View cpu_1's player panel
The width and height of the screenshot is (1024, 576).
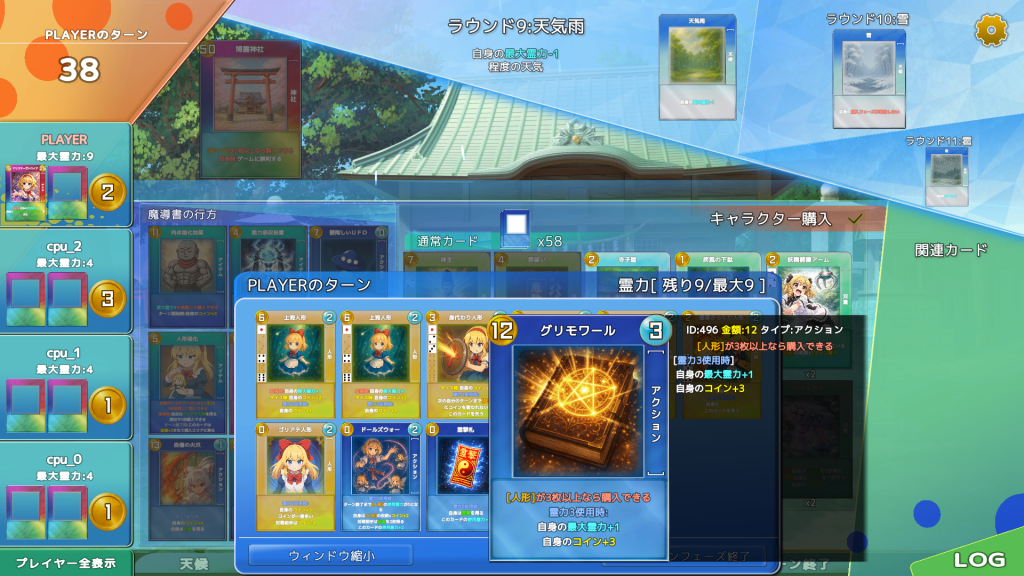[x=65, y=387]
